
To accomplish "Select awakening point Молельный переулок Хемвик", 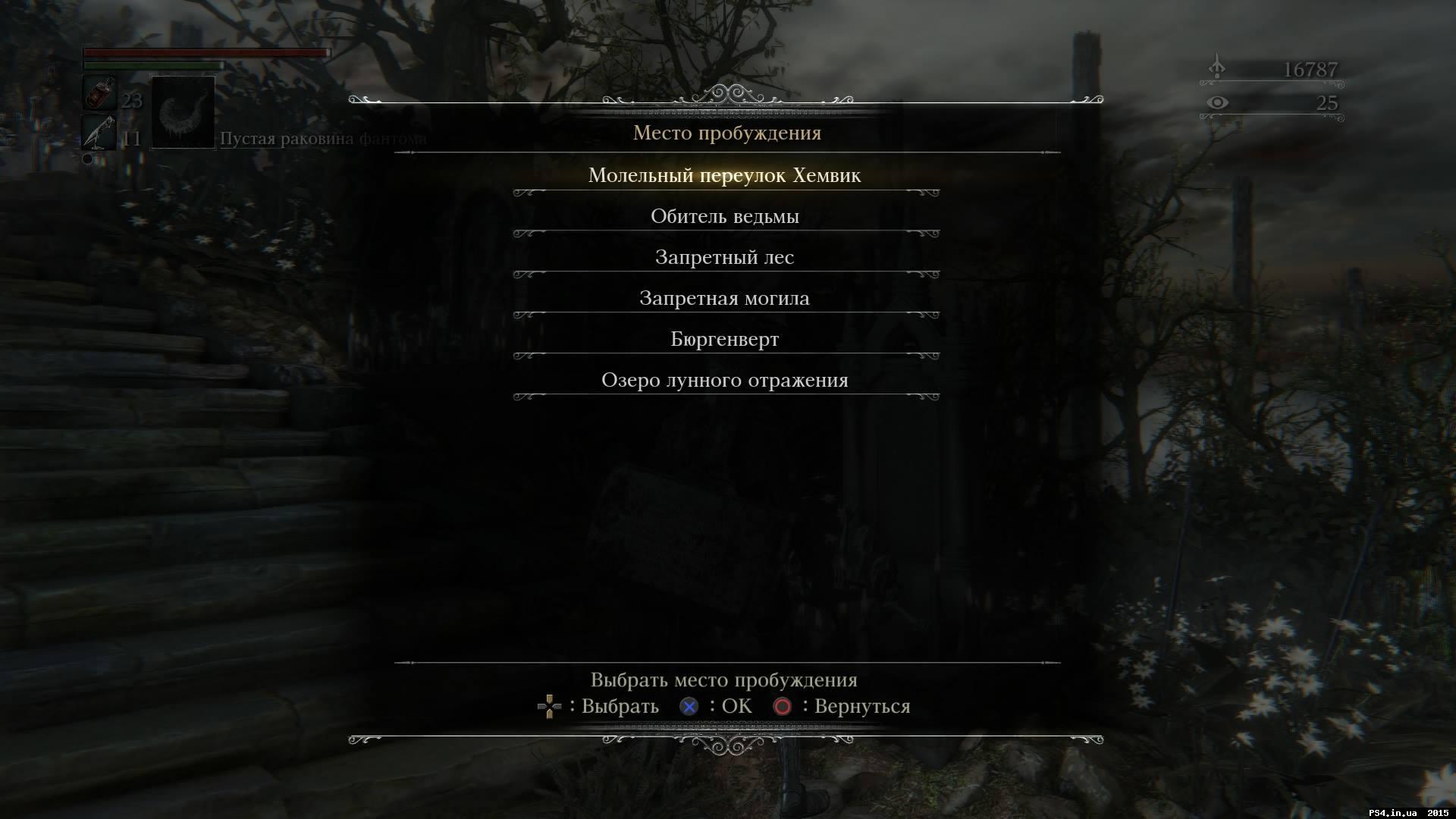I will tap(726, 175).
